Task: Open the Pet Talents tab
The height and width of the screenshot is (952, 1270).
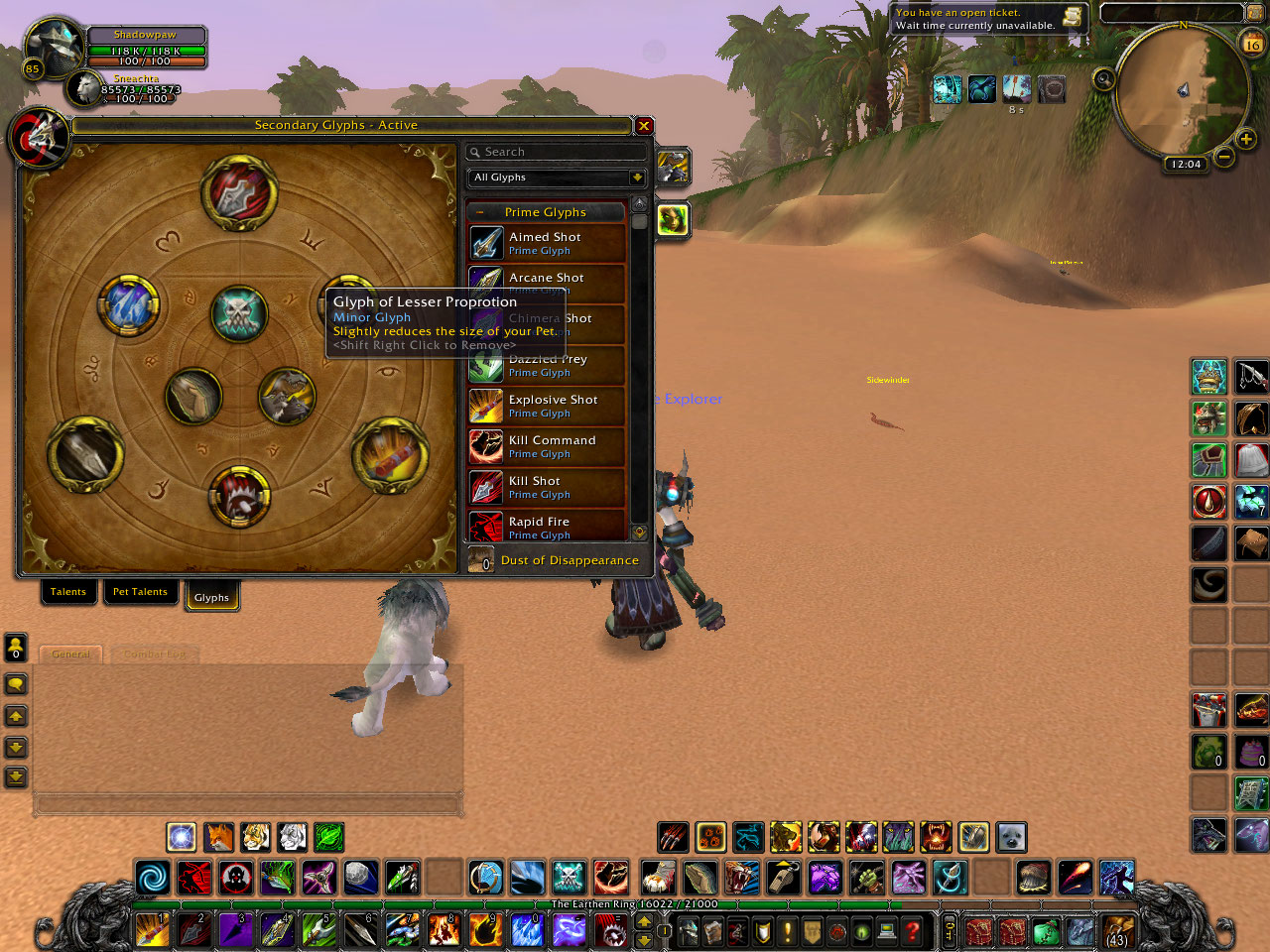Action: [x=140, y=592]
